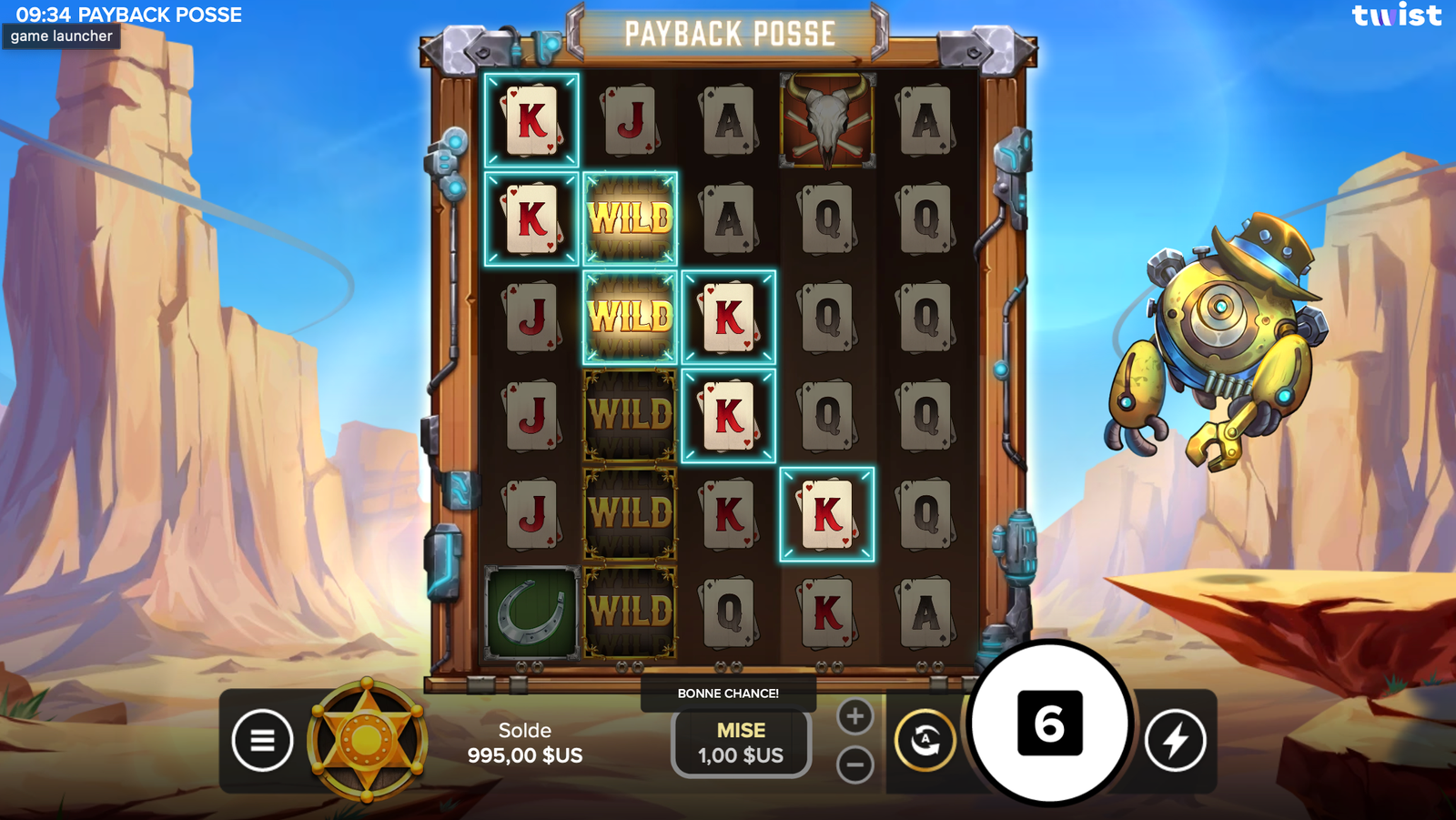Activate the lightning bolt turbo mode
This screenshot has width=1456, height=820.
coord(1175,740)
